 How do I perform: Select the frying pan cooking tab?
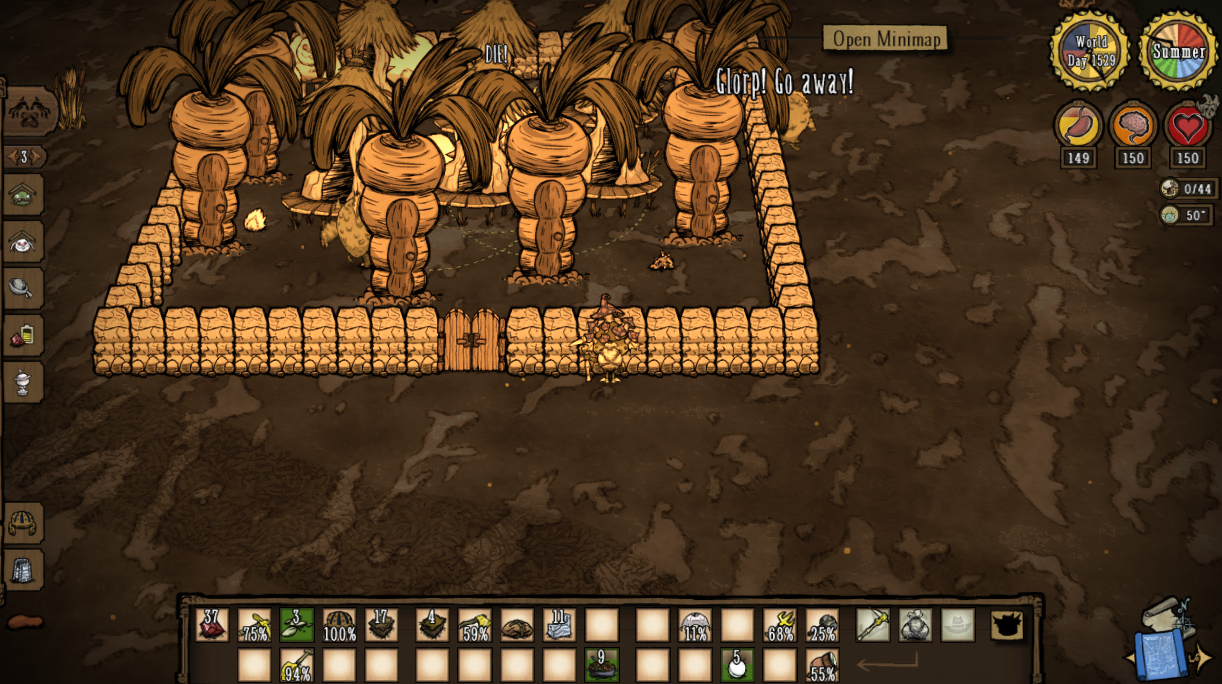coord(22,288)
